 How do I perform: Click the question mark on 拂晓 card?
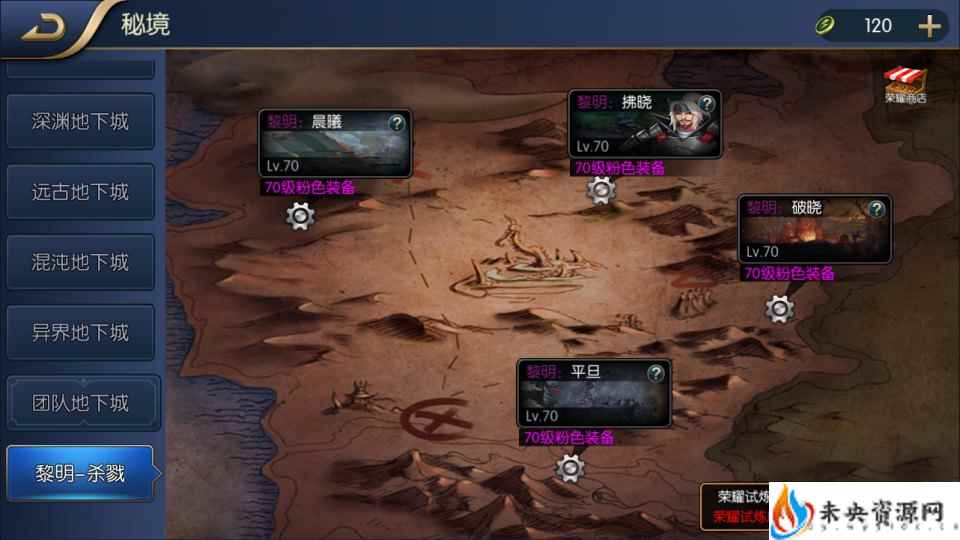click(x=707, y=103)
